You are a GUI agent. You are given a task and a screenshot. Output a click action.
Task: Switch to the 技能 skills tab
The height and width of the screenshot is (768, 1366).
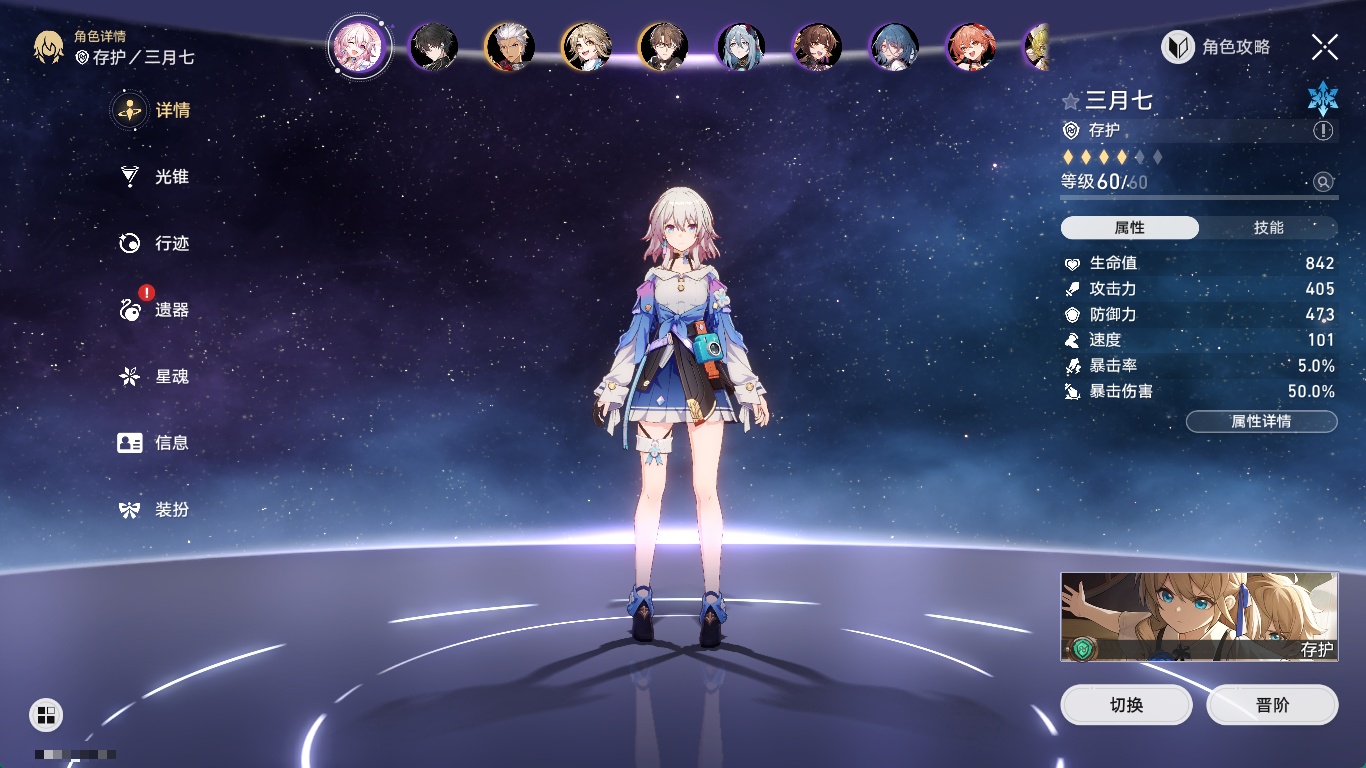[1268, 228]
